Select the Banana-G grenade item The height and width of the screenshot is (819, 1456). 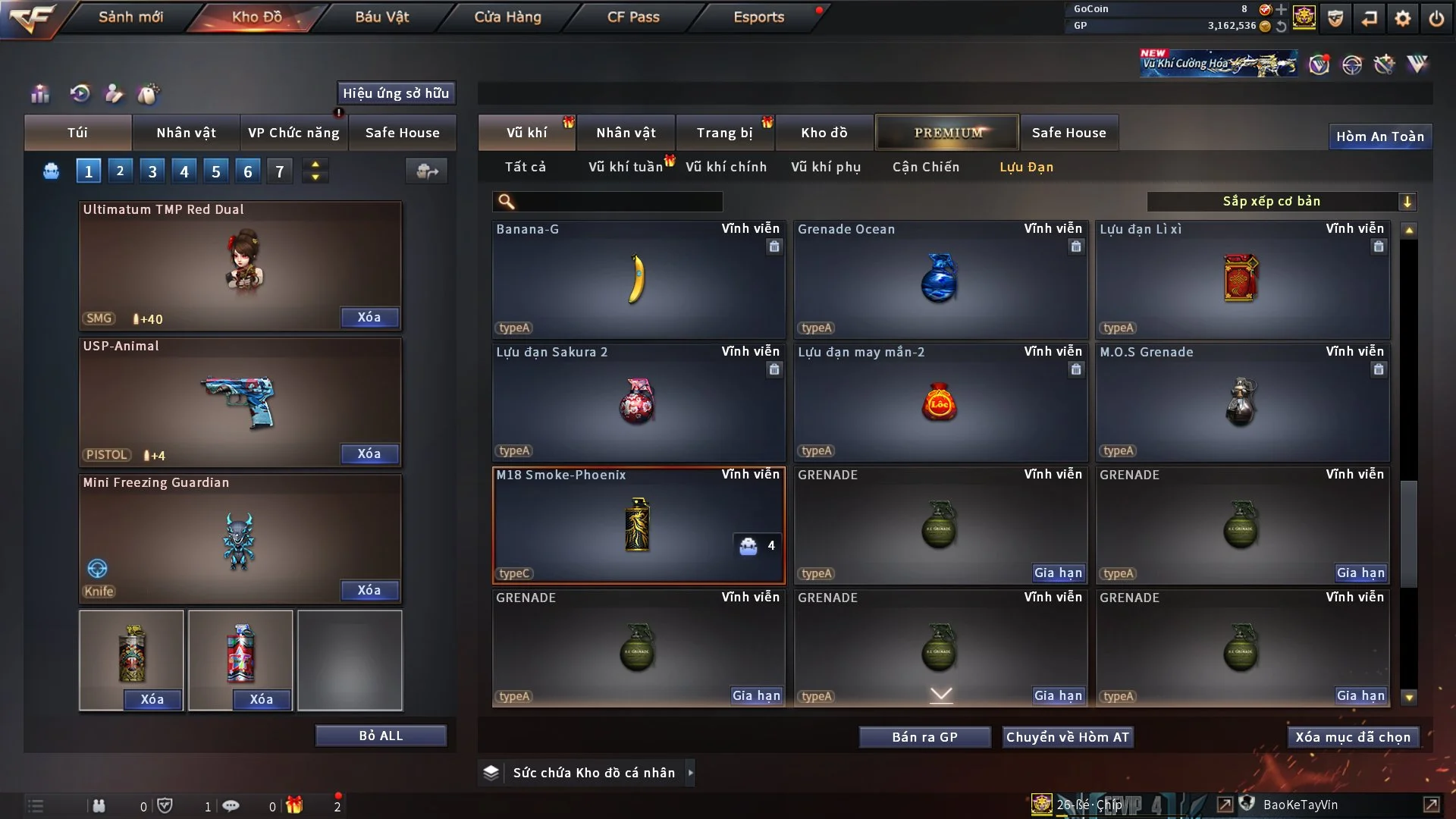639,279
